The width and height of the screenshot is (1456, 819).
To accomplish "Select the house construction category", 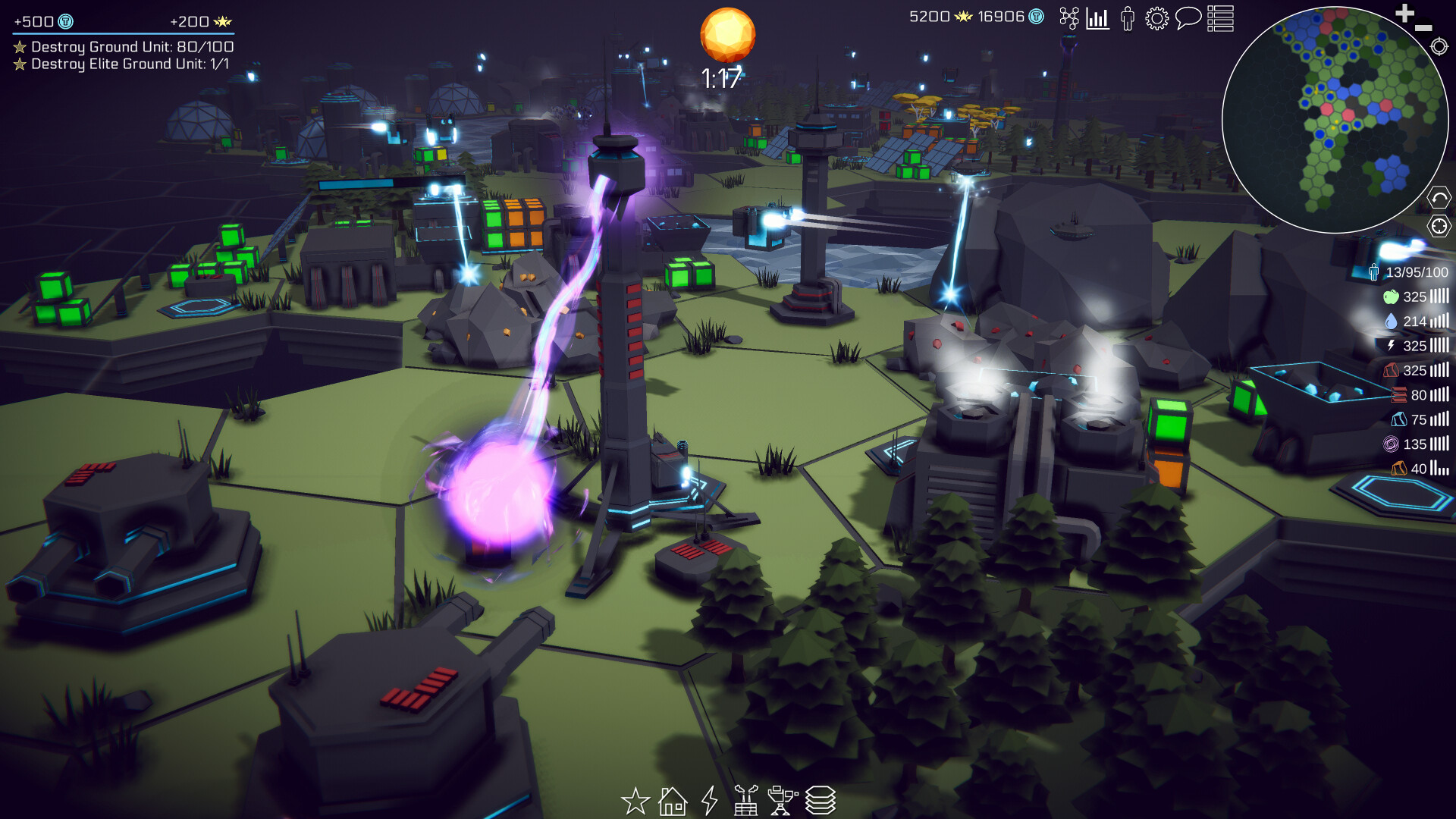I will (x=672, y=800).
